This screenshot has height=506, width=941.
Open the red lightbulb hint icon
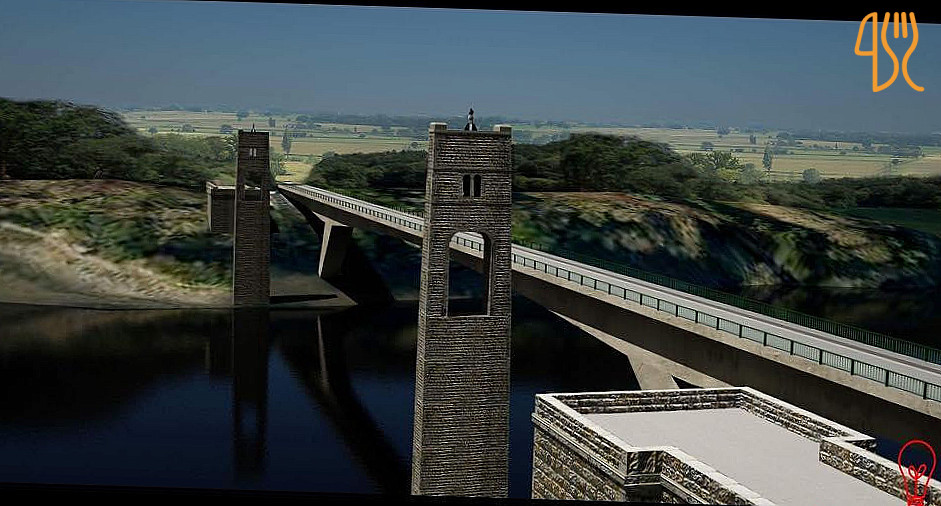[916, 470]
